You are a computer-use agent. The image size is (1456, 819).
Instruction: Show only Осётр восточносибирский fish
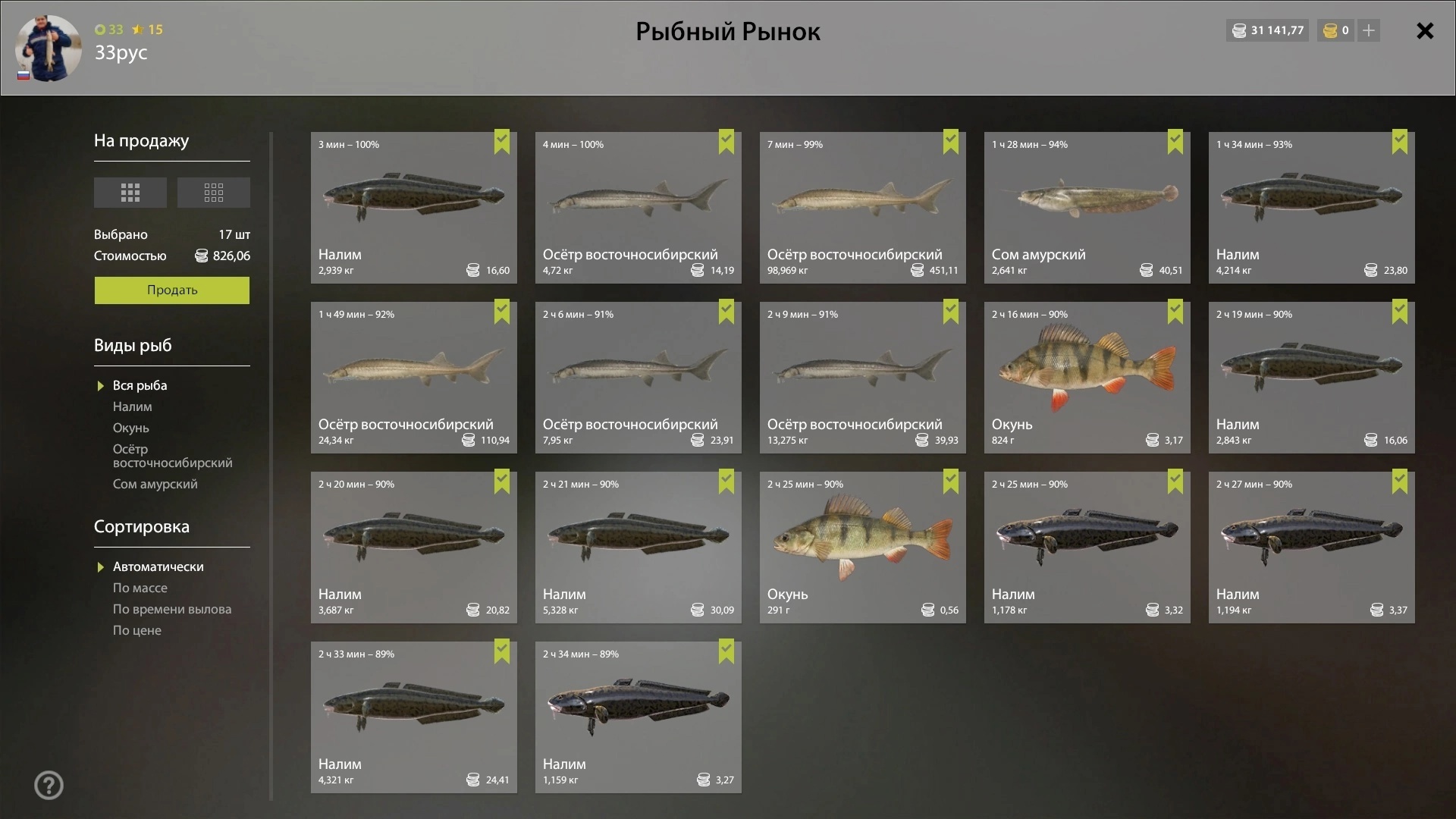pos(172,456)
